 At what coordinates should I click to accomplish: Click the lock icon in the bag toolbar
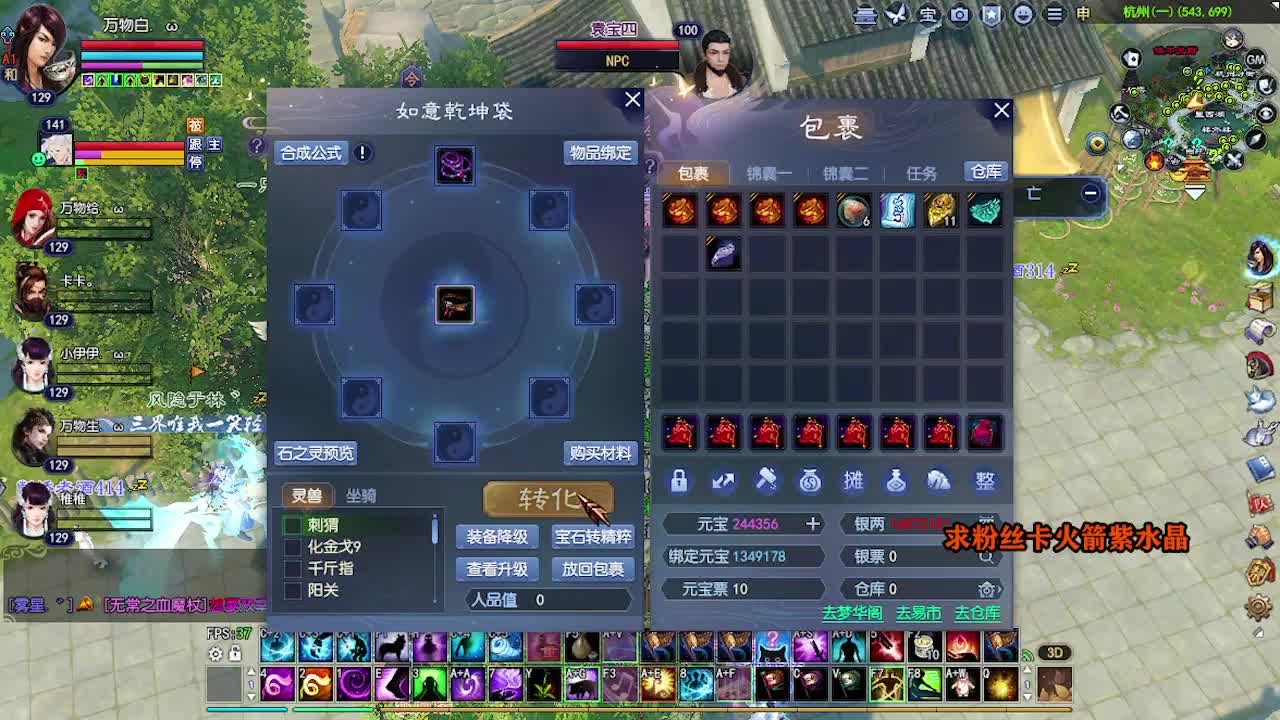680,481
